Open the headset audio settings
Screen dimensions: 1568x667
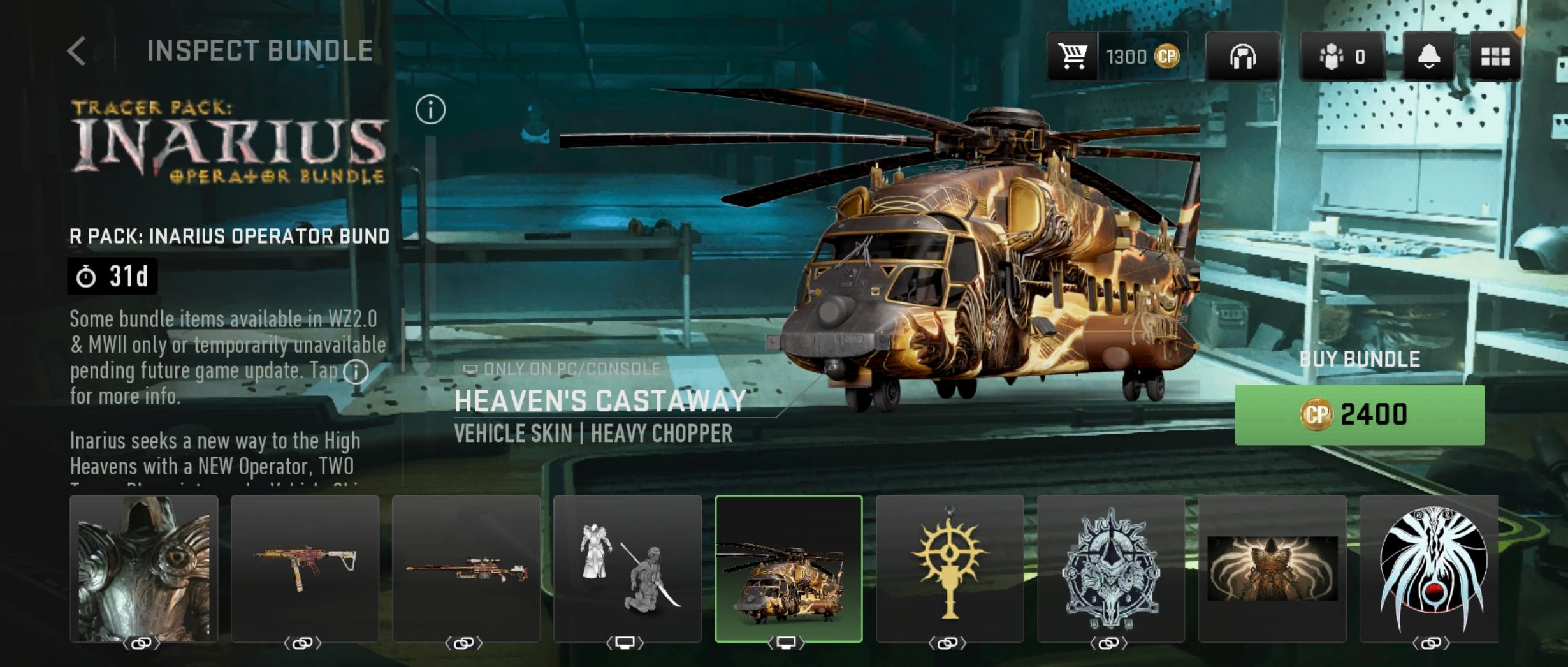click(x=1242, y=57)
